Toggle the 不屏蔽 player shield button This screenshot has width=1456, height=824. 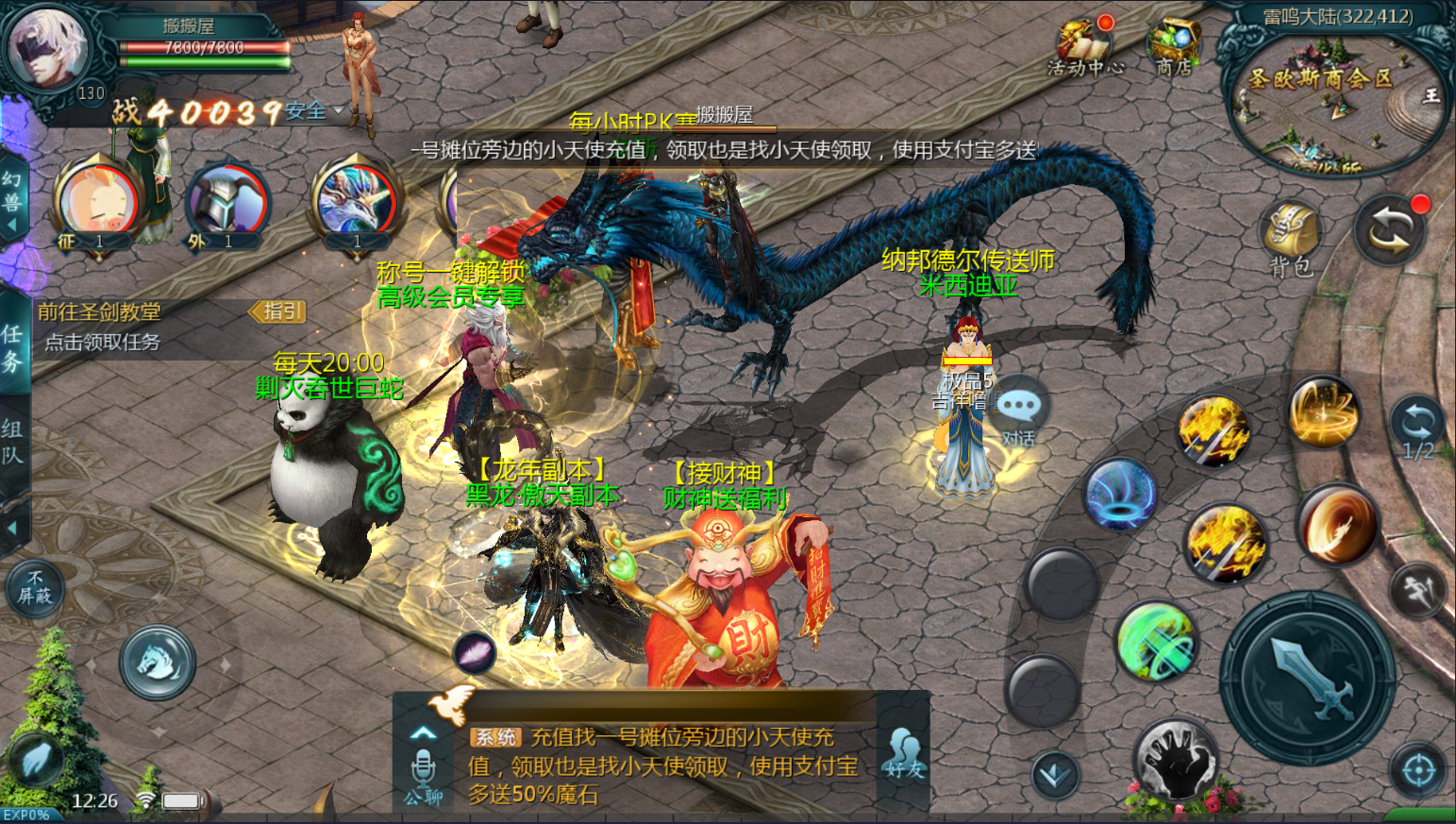35,586
